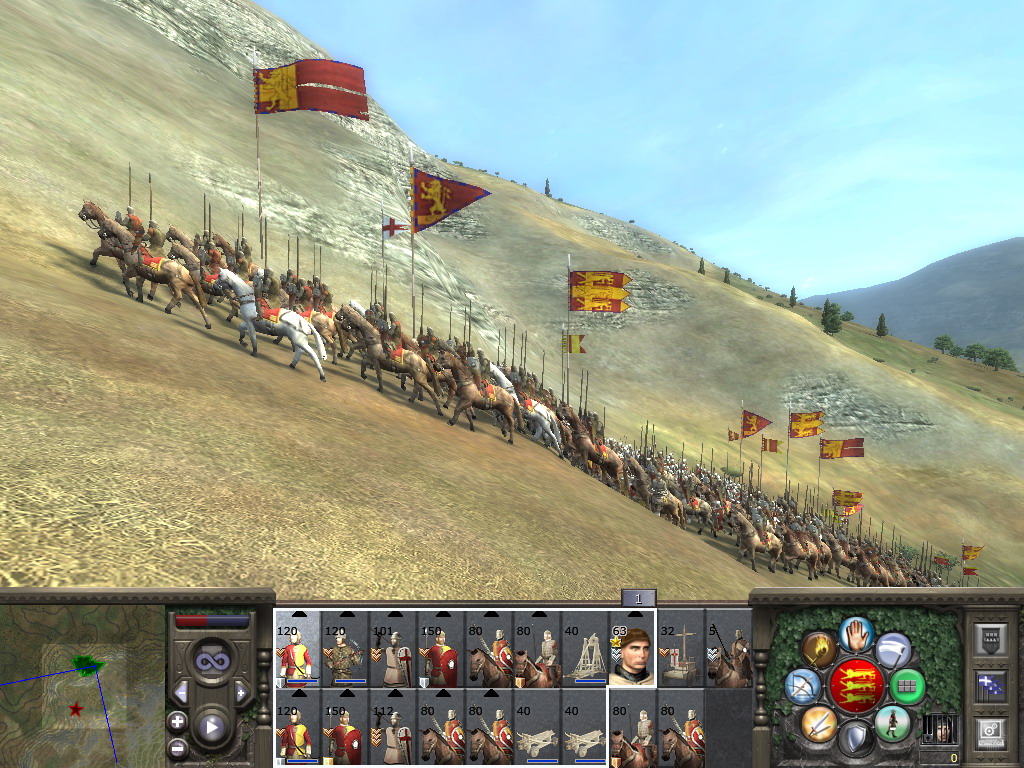Click the halt order open-hand button
The width and height of the screenshot is (1024, 768).
click(x=856, y=634)
